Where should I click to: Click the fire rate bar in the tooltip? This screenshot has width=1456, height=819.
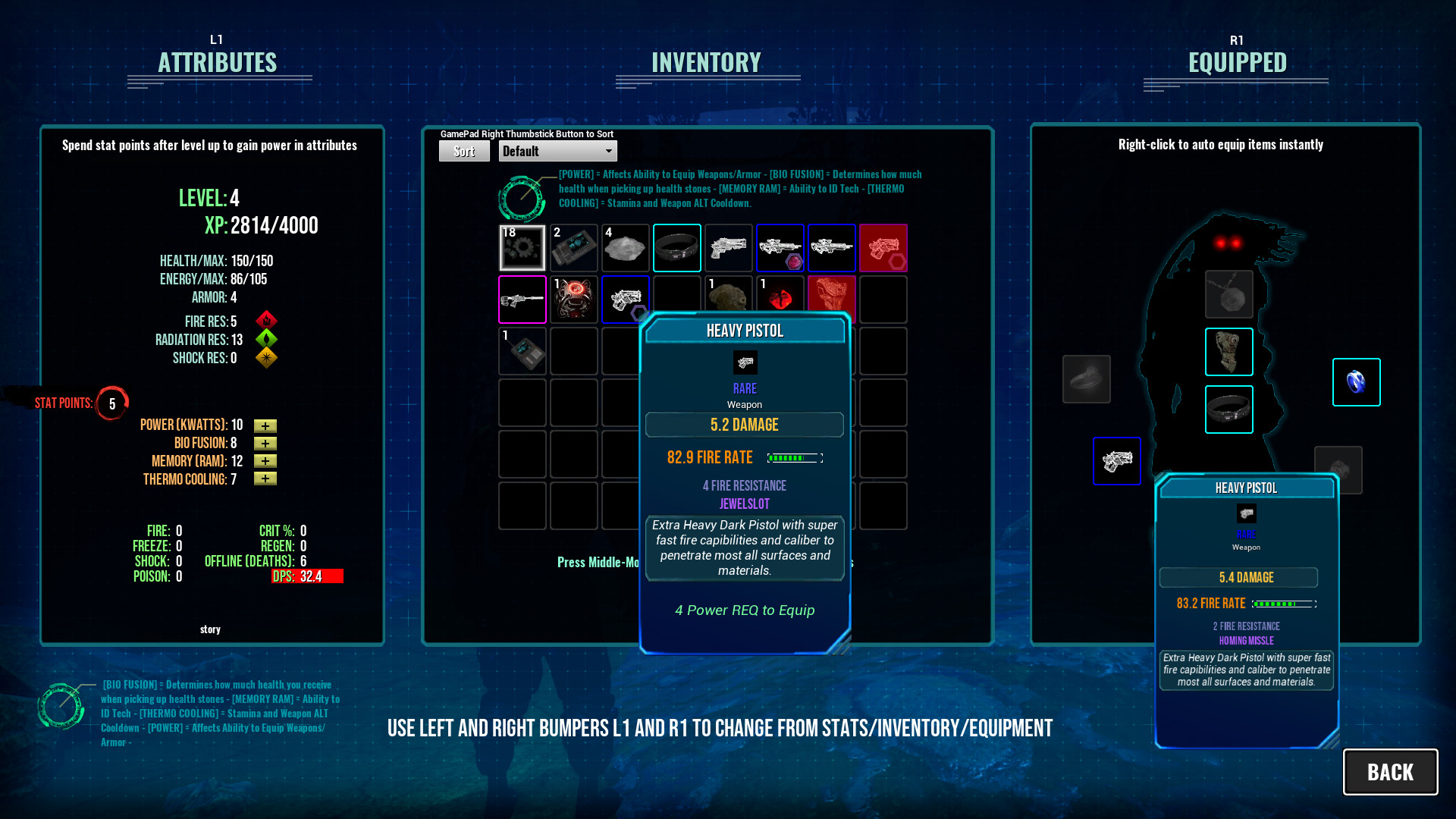click(793, 457)
